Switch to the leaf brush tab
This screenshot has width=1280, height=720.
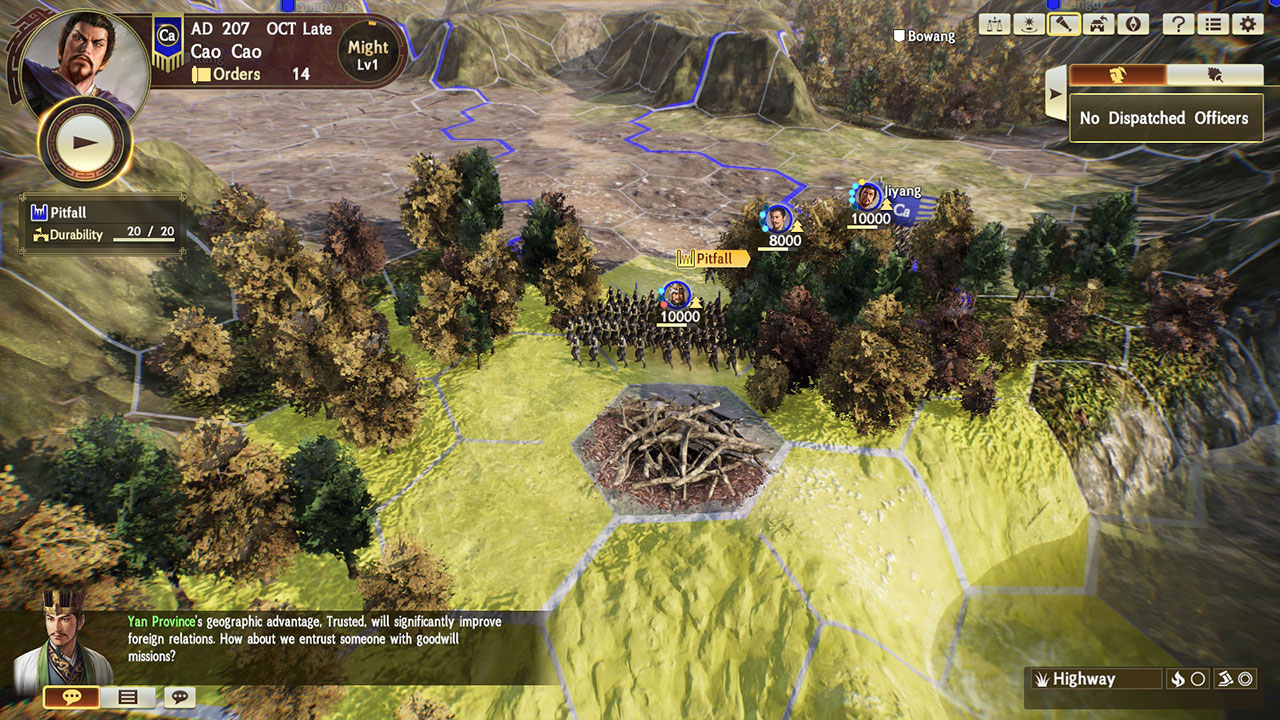coord(1215,75)
